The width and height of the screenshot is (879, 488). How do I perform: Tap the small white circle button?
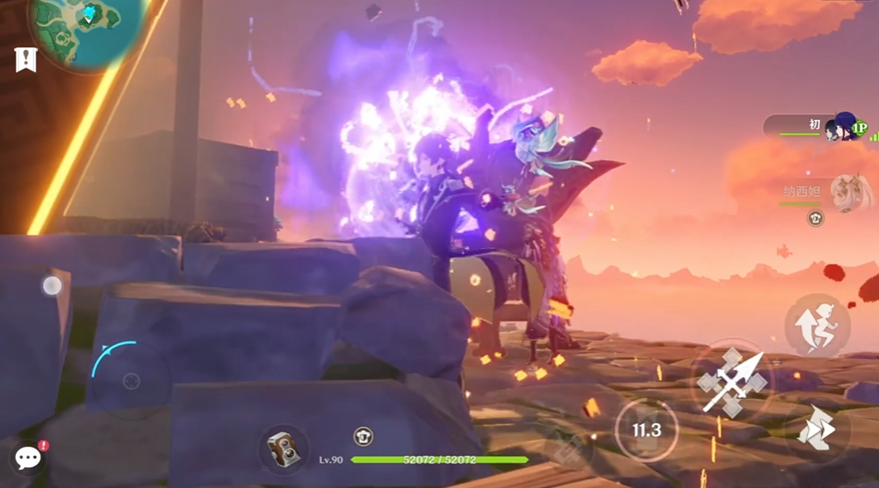point(52,286)
